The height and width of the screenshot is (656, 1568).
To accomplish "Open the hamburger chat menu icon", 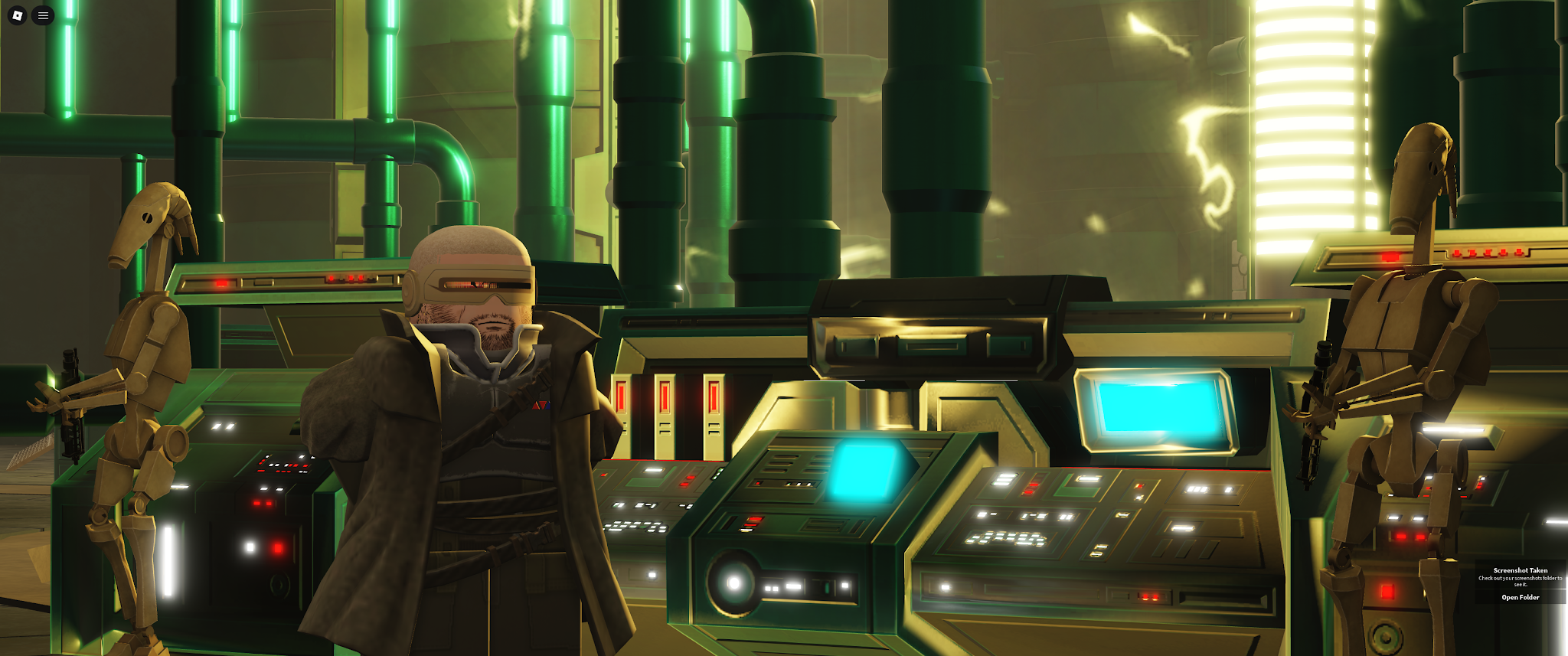I will tap(43, 15).
